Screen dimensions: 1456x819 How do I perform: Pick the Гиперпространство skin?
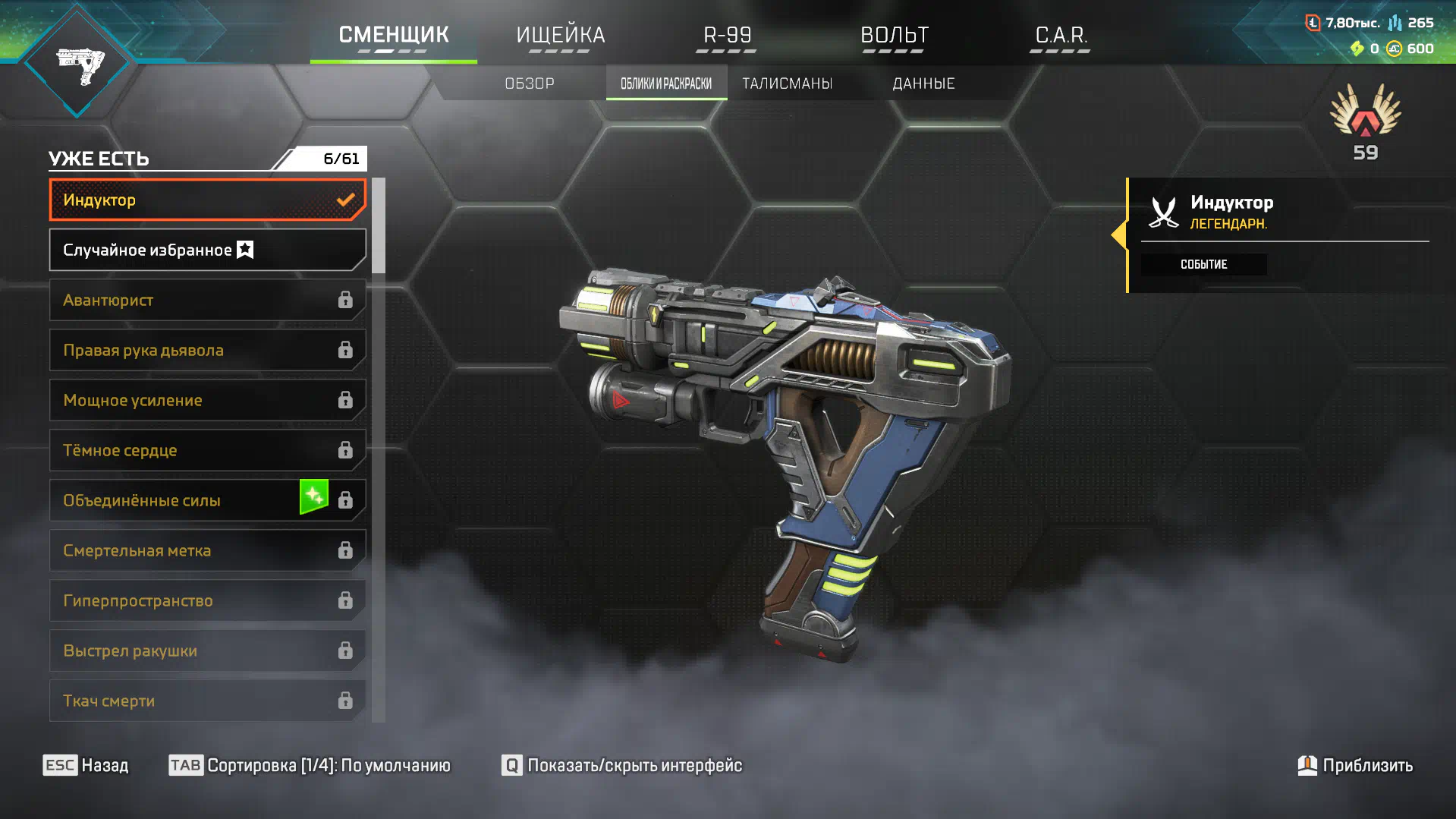[x=207, y=600]
